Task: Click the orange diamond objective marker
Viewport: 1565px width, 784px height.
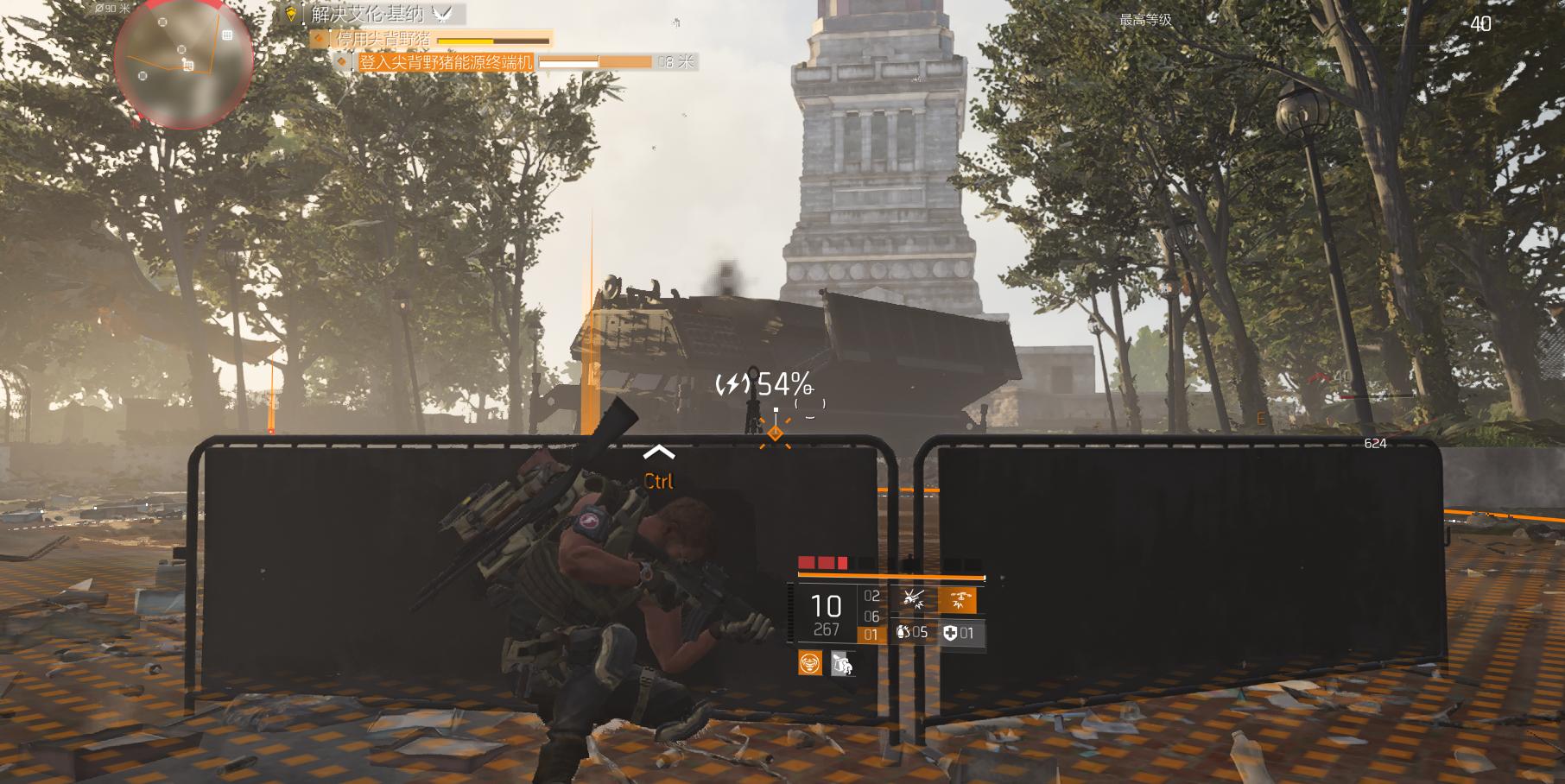Action: point(775,433)
